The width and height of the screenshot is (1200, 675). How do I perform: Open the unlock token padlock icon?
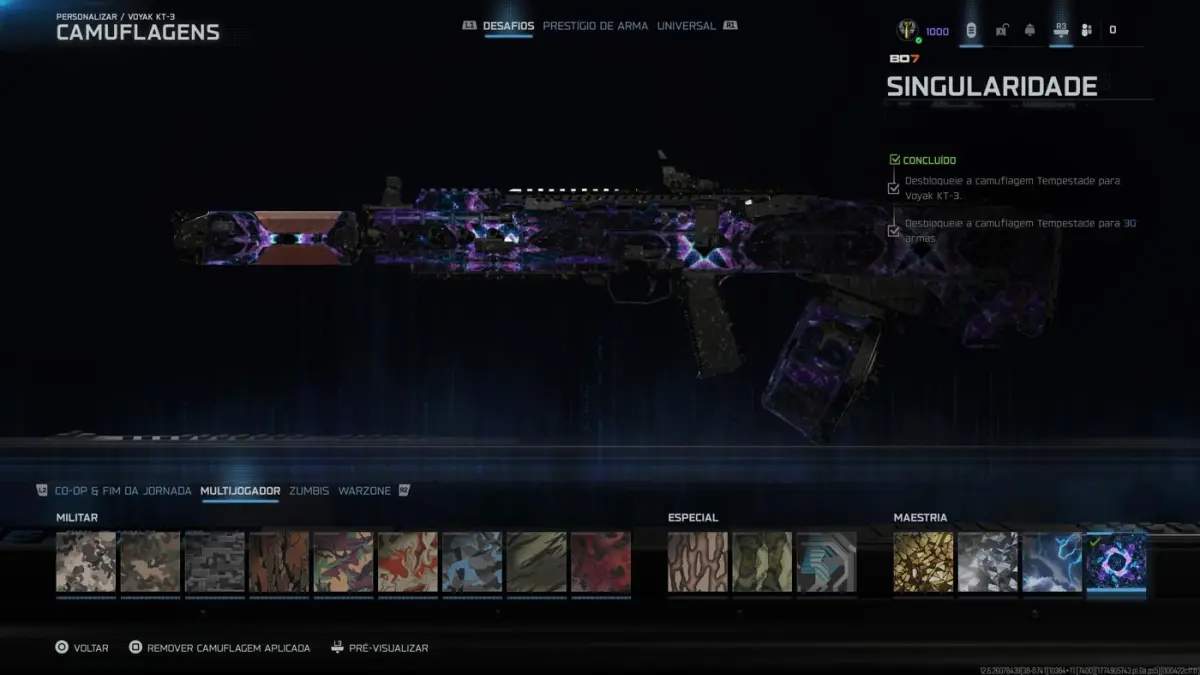coord(1001,31)
